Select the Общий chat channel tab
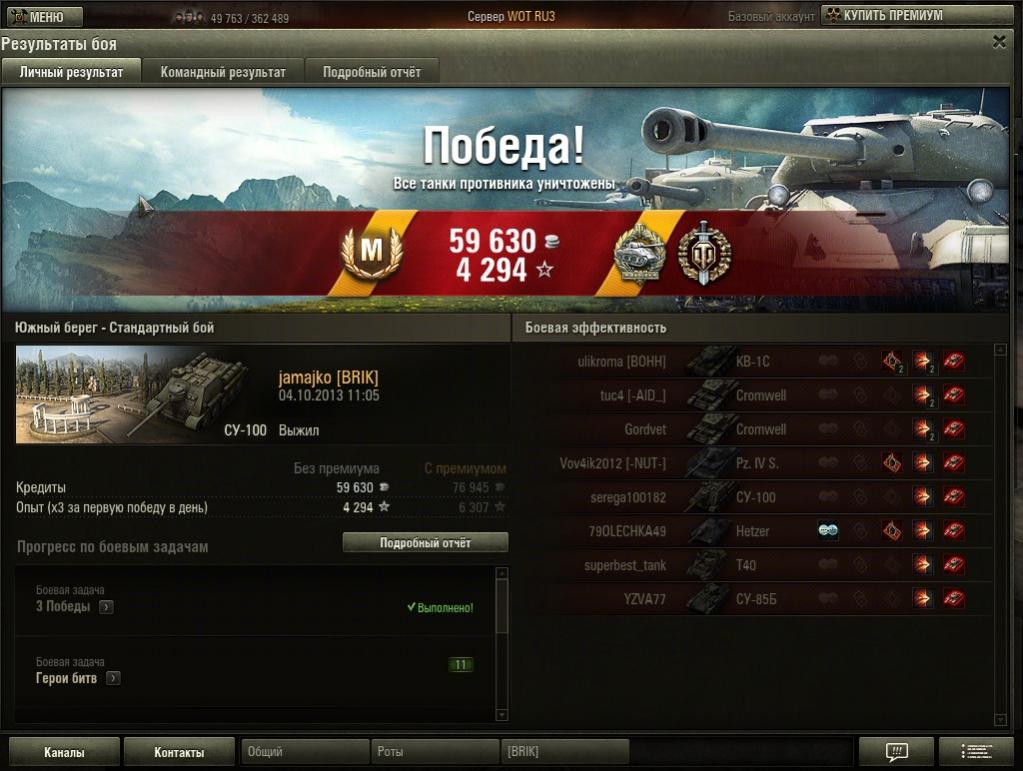Screen dimensions: 1023x771 pyautogui.click(x=304, y=752)
